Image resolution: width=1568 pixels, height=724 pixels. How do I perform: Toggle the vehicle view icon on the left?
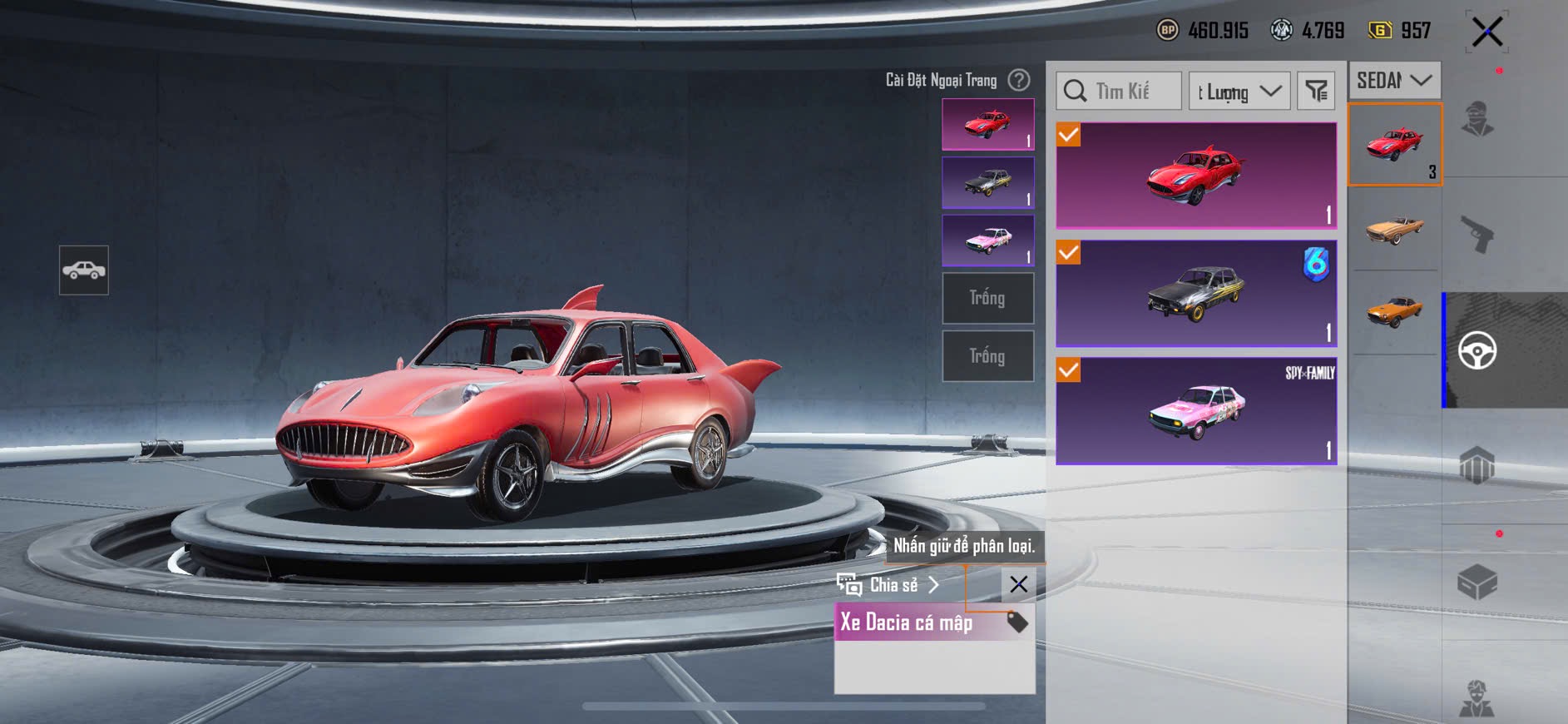pos(84,270)
